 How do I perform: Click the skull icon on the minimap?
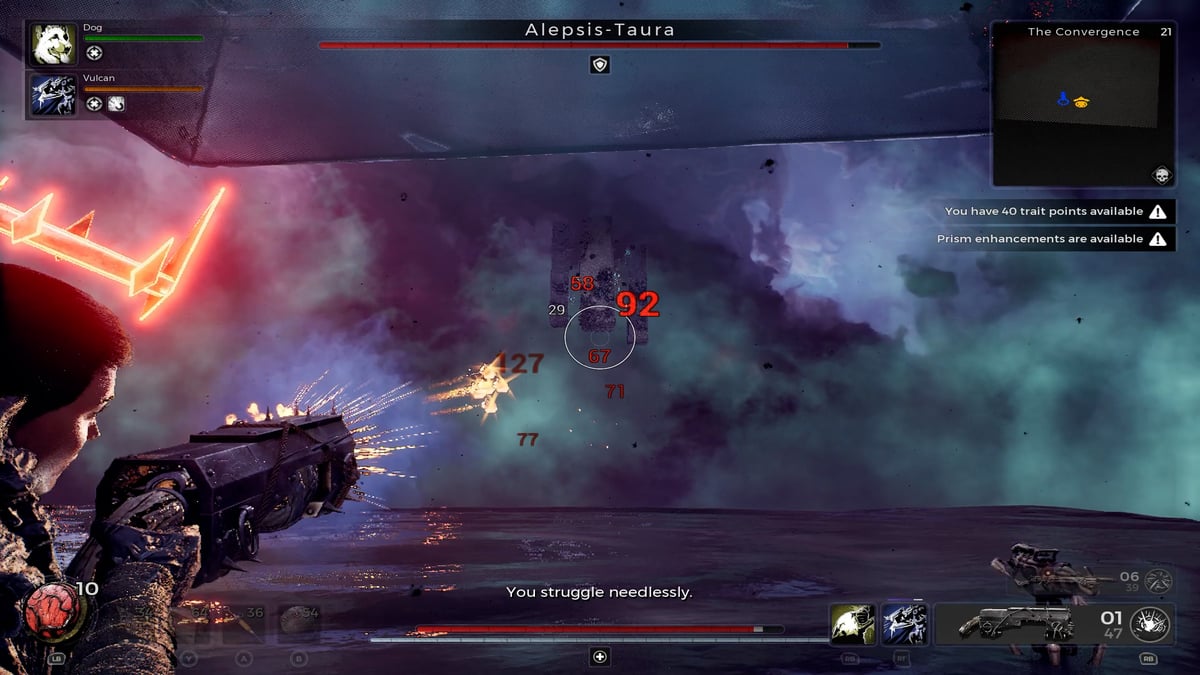click(1161, 175)
